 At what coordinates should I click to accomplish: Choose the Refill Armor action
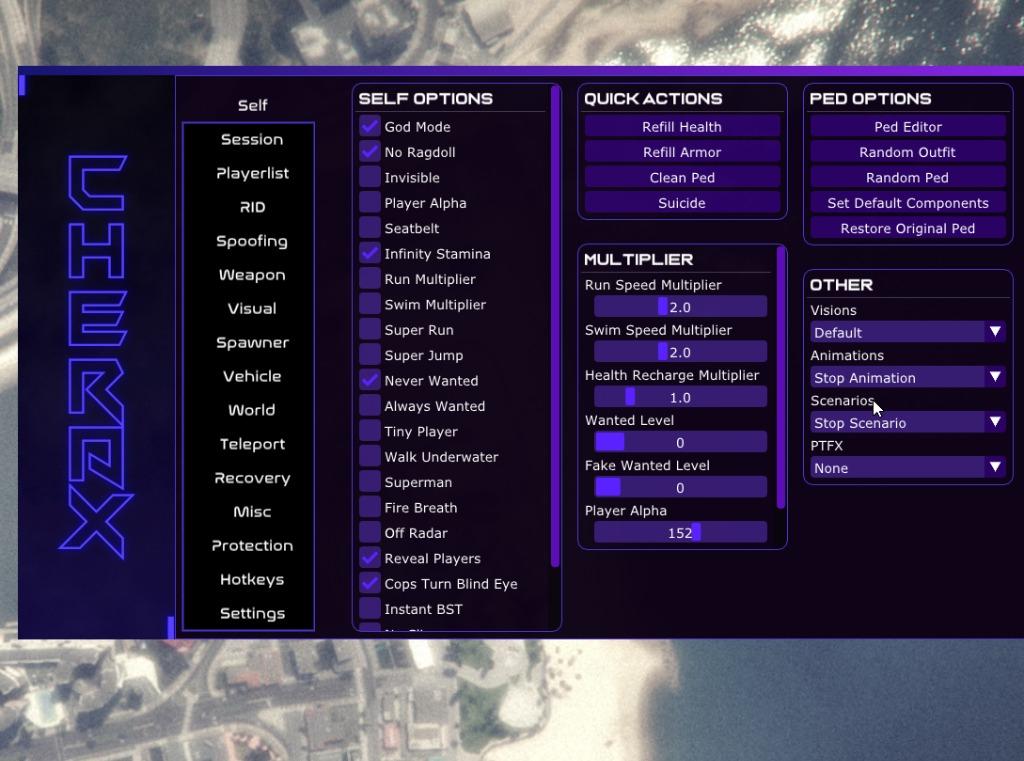[682, 152]
